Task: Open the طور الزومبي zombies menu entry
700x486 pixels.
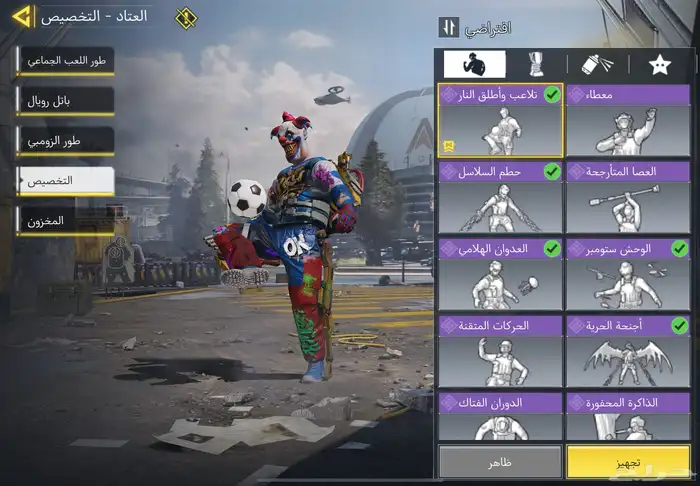Action: (x=66, y=141)
